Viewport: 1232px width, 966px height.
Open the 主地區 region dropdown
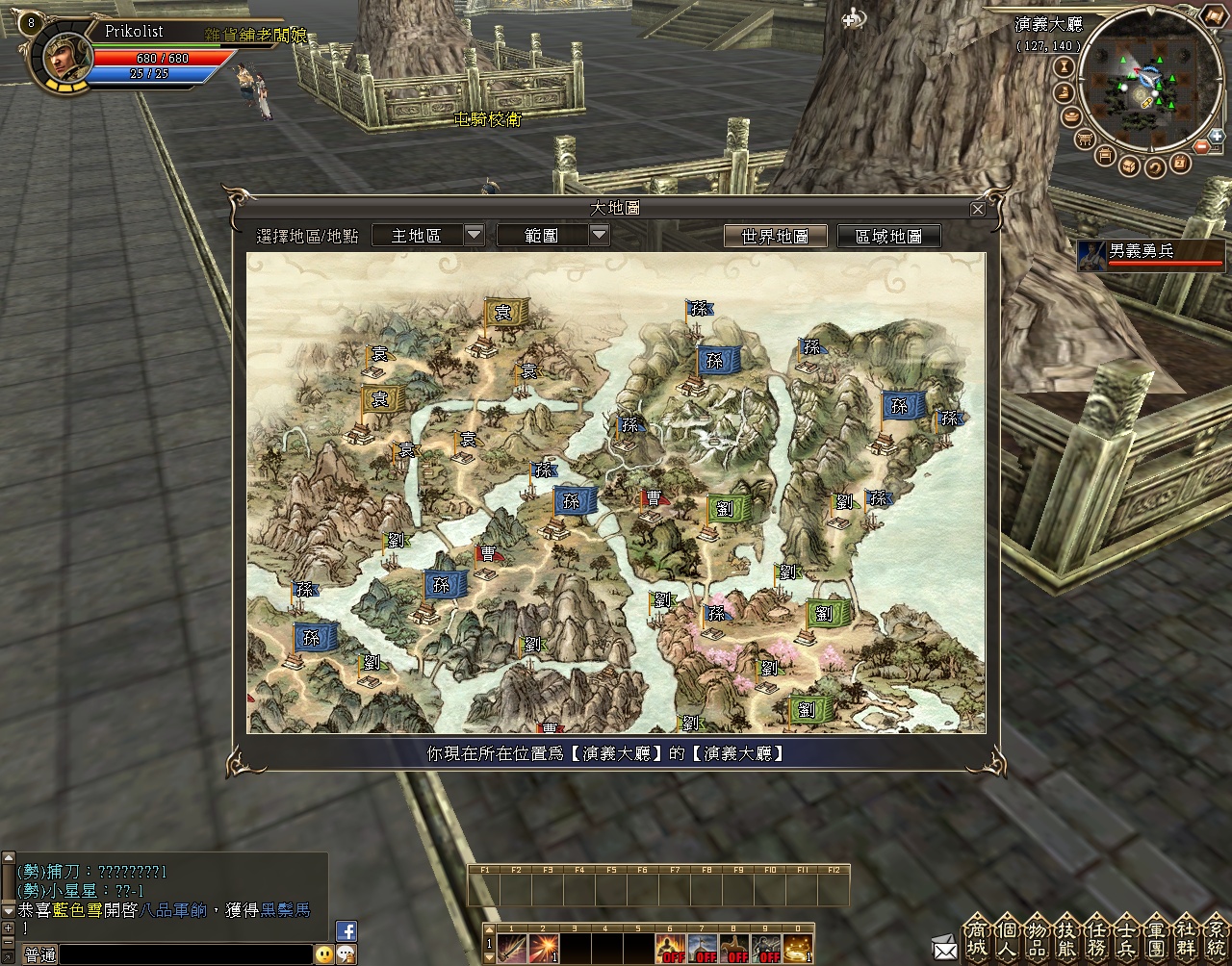(x=474, y=235)
